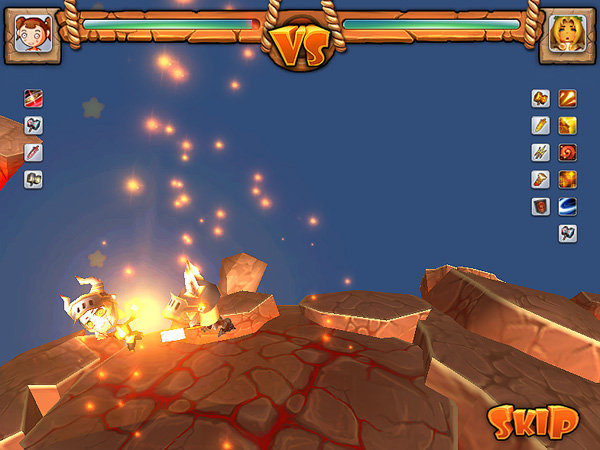Activate the blue wave skill icon
This screenshot has height=450, width=600.
(x=567, y=206)
